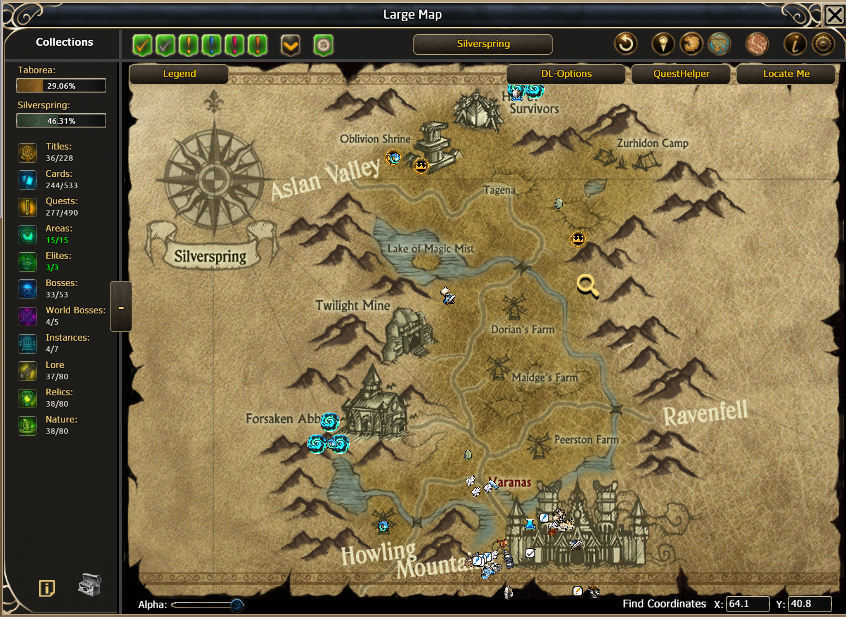Focus the X coordinate input field
This screenshot has width=846, height=617.
(748, 604)
